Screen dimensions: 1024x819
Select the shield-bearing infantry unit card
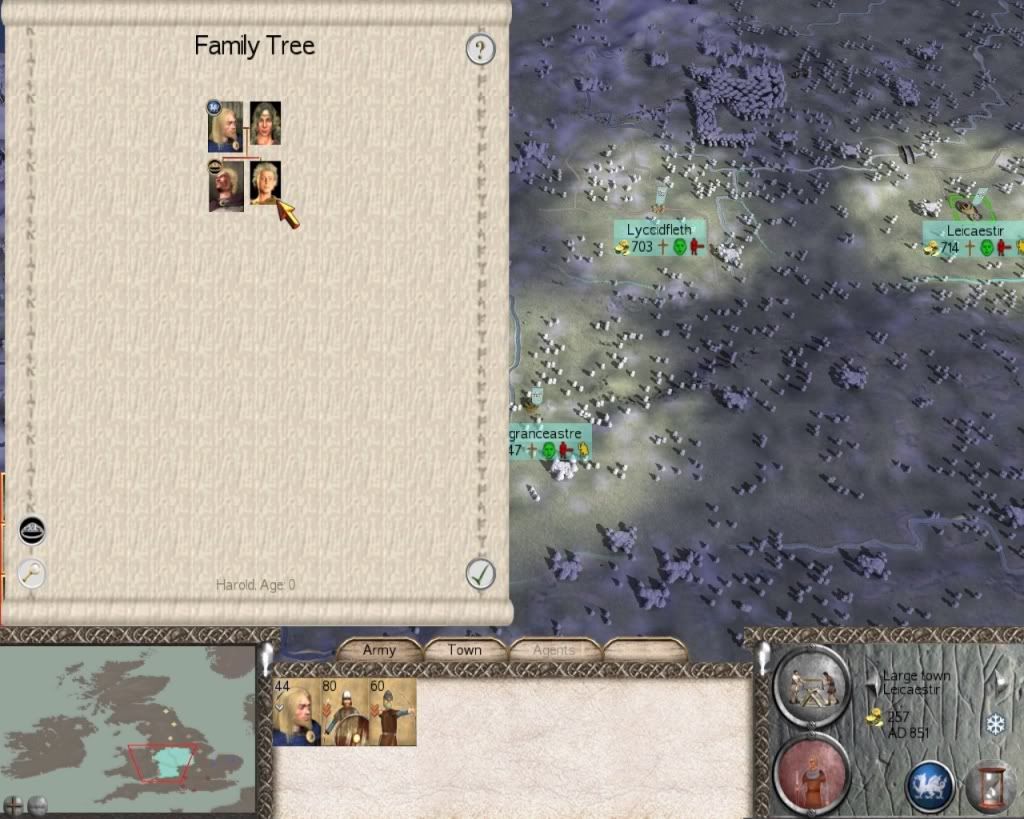coord(344,712)
